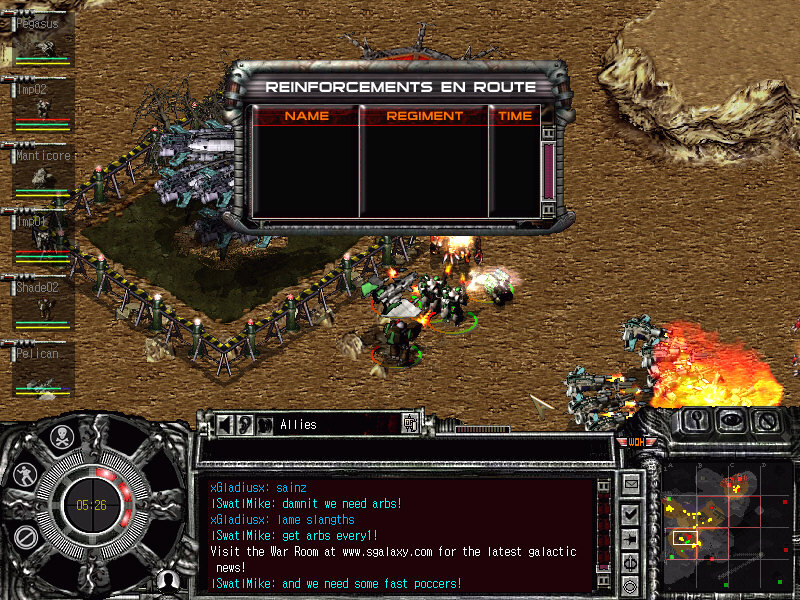Screen dimensions: 800x600
Task: Click the Reinforcements panel scrollbar
Action: coord(547,172)
